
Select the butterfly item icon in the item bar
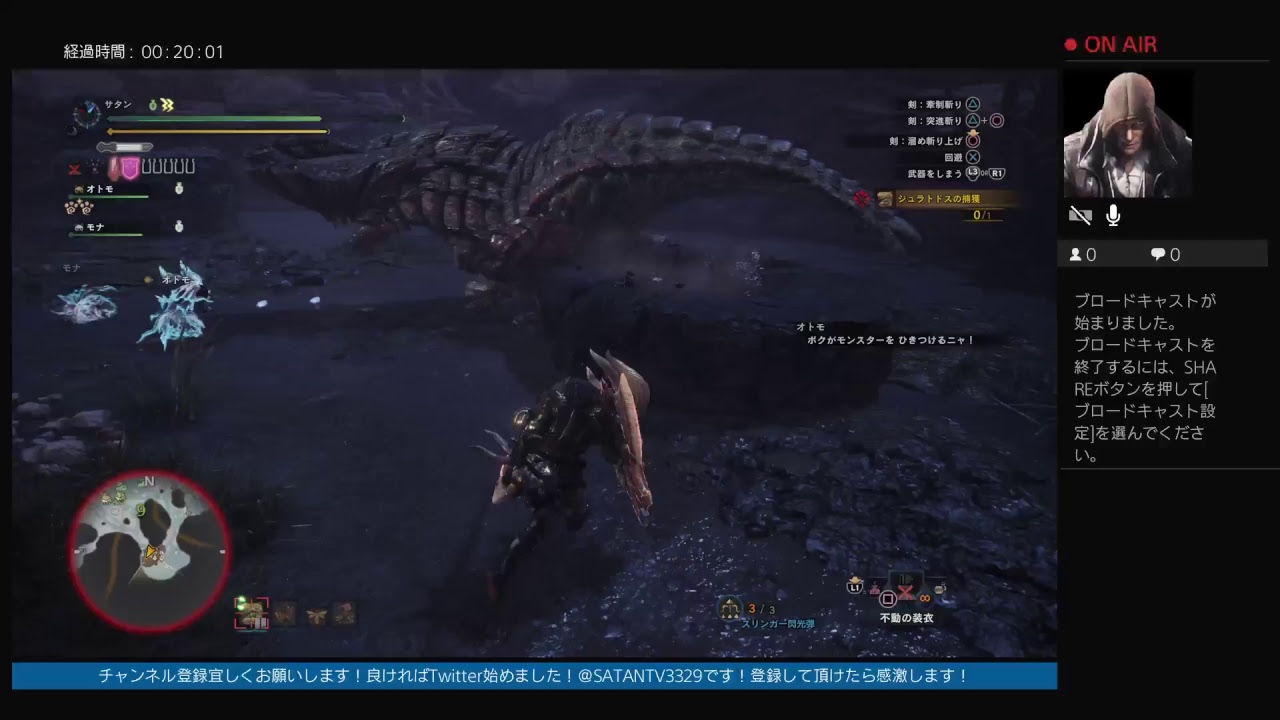point(317,616)
